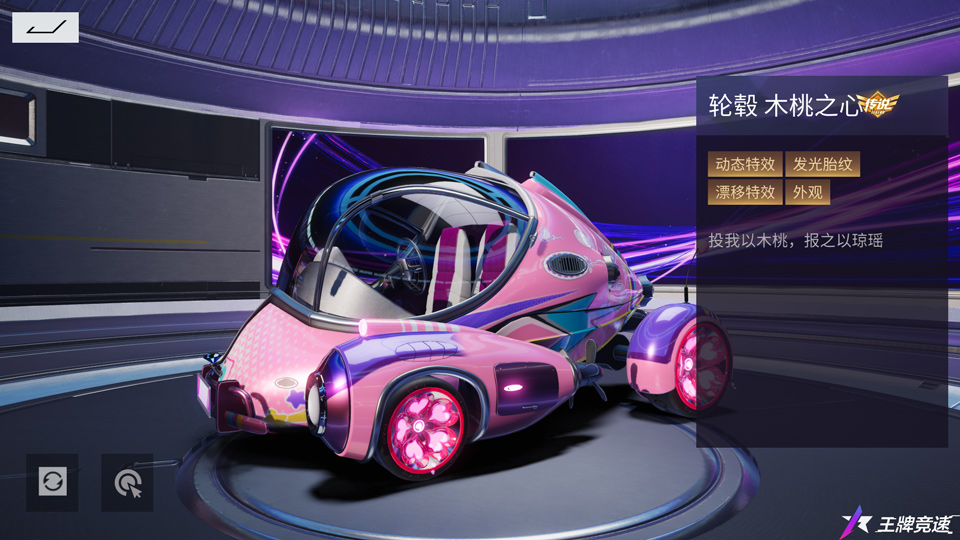Toggle the cursor click interaction button
This screenshot has height=540, width=960.
[127, 482]
